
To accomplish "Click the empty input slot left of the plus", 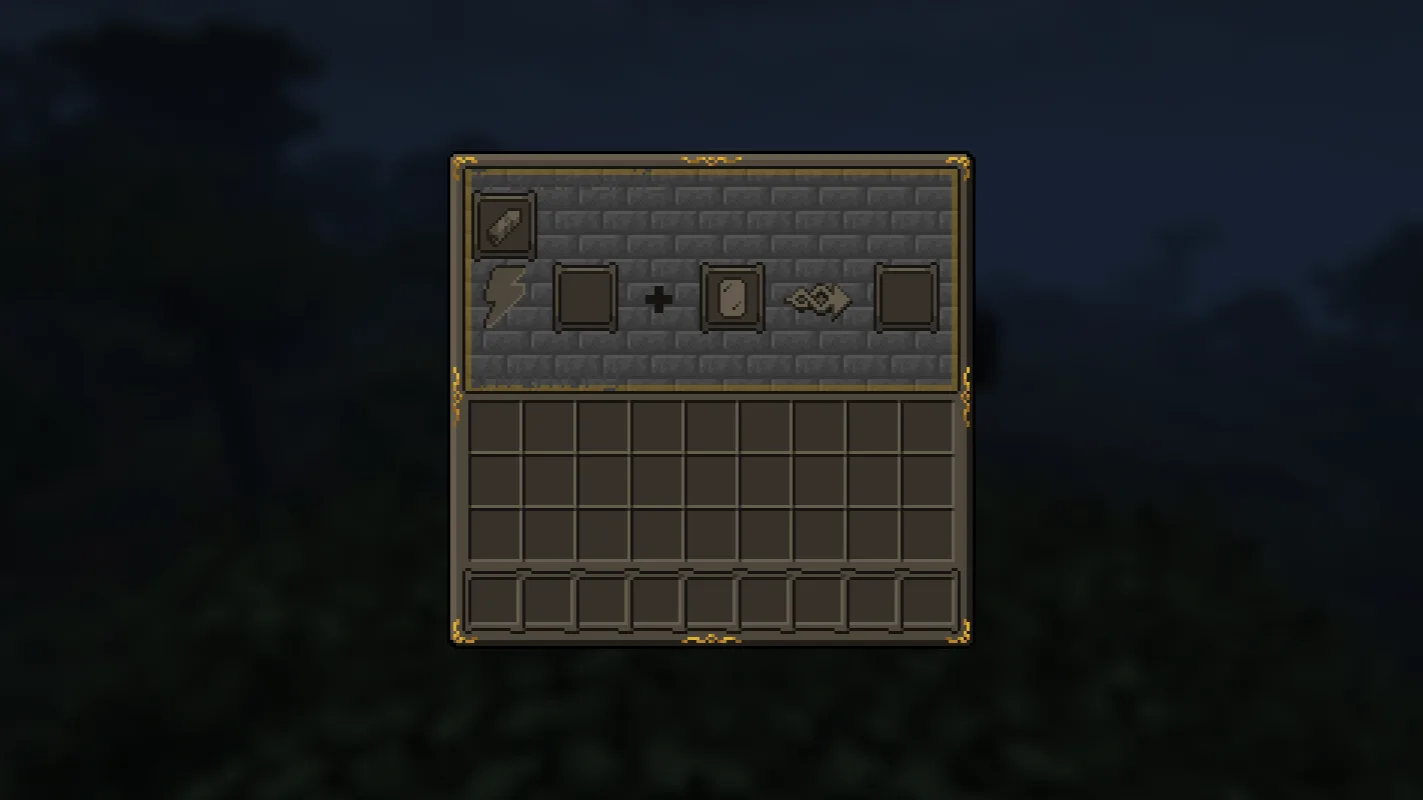I will coord(585,297).
